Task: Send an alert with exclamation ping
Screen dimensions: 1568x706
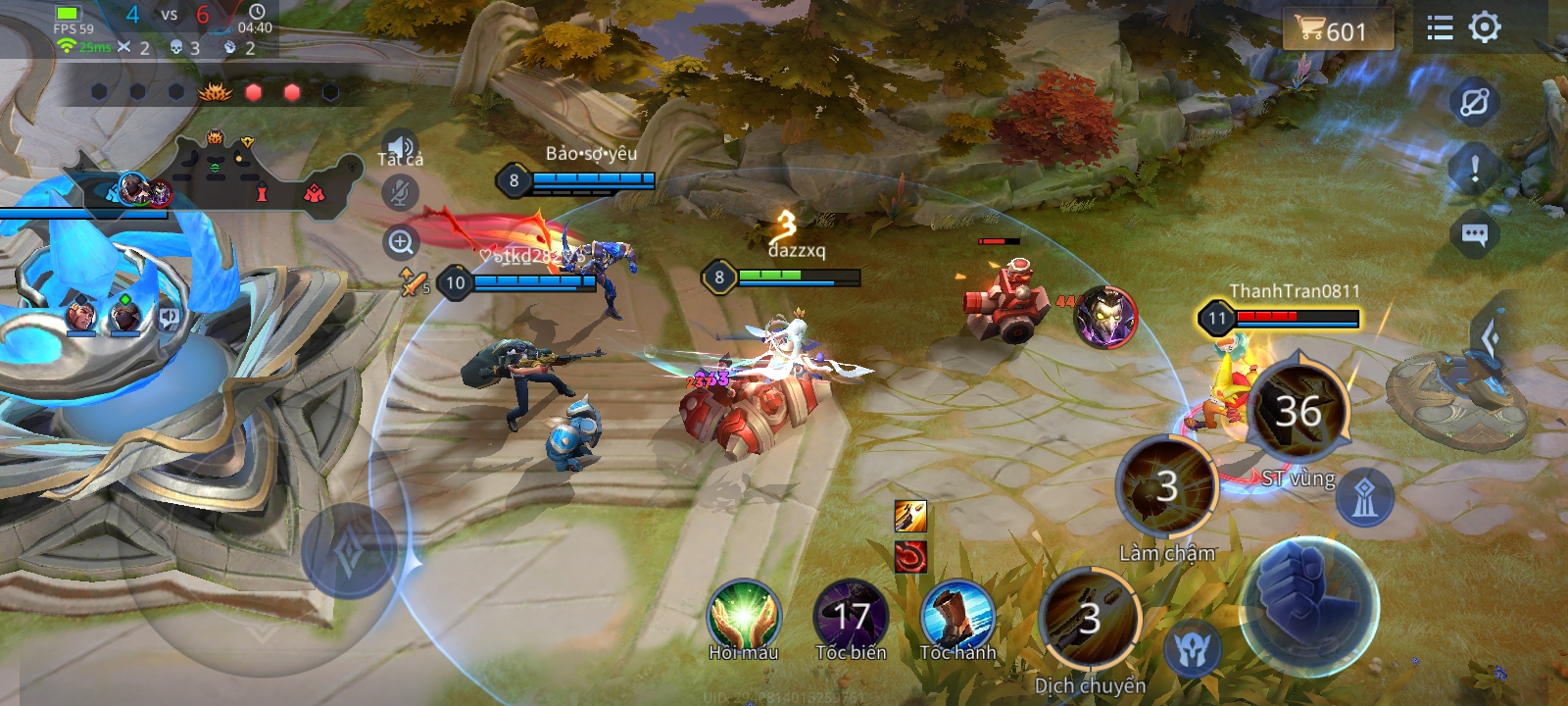Action: [x=1474, y=169]
